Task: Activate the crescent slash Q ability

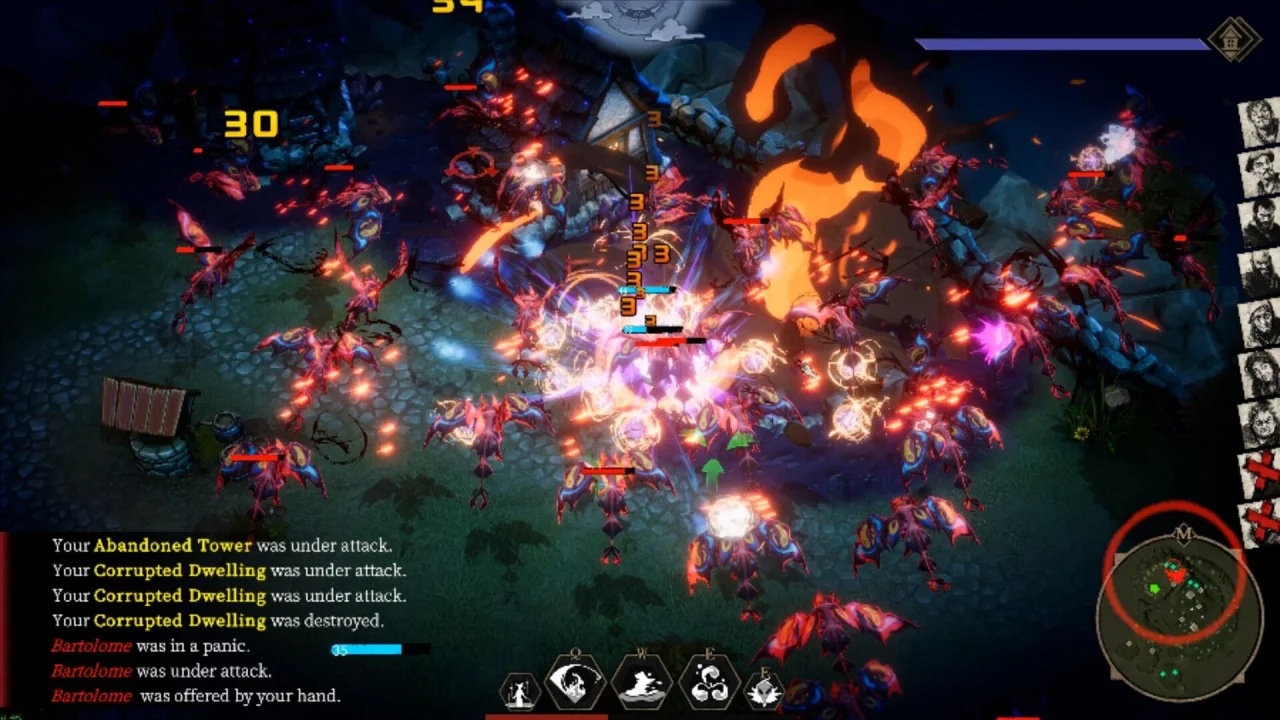Action: click(x=576, y=685)
